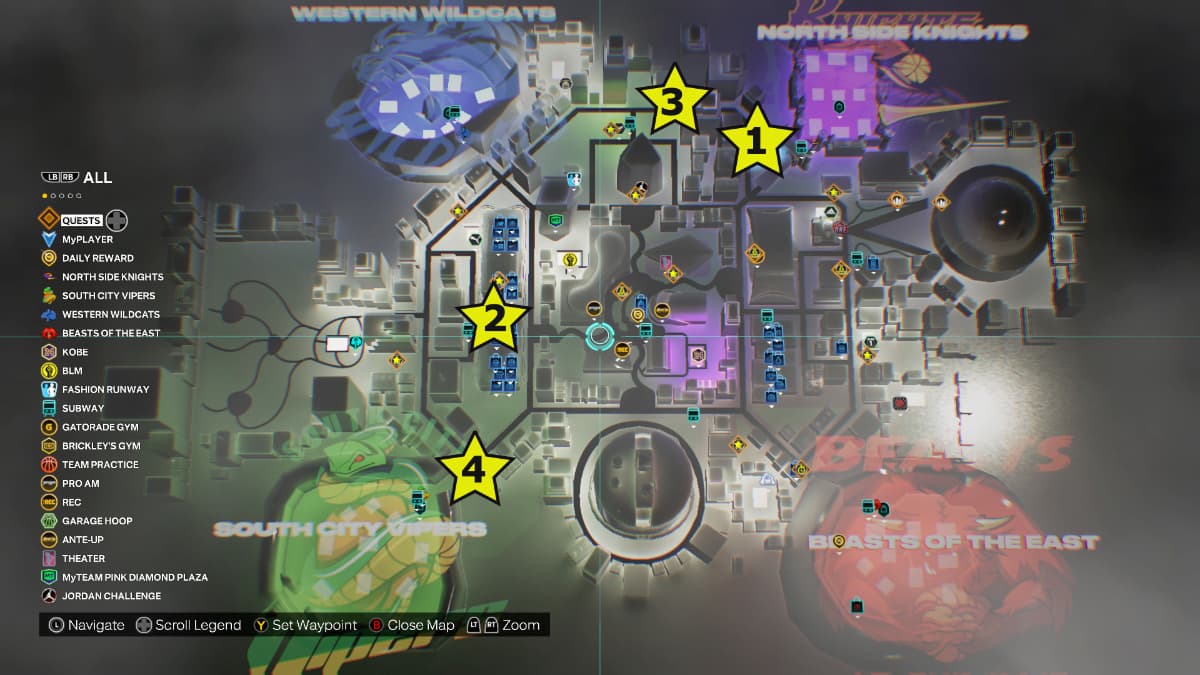
Task: Choose Subway in the map legend
Action: 82,408
